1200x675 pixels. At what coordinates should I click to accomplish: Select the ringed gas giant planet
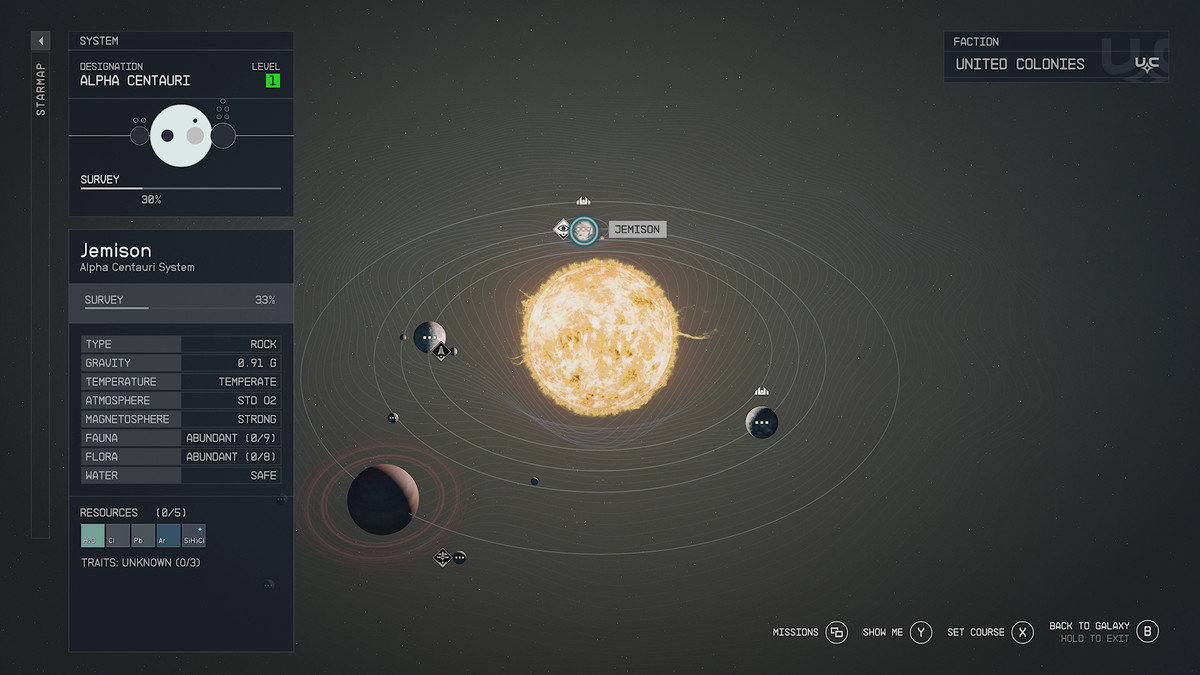pos(382,498)
